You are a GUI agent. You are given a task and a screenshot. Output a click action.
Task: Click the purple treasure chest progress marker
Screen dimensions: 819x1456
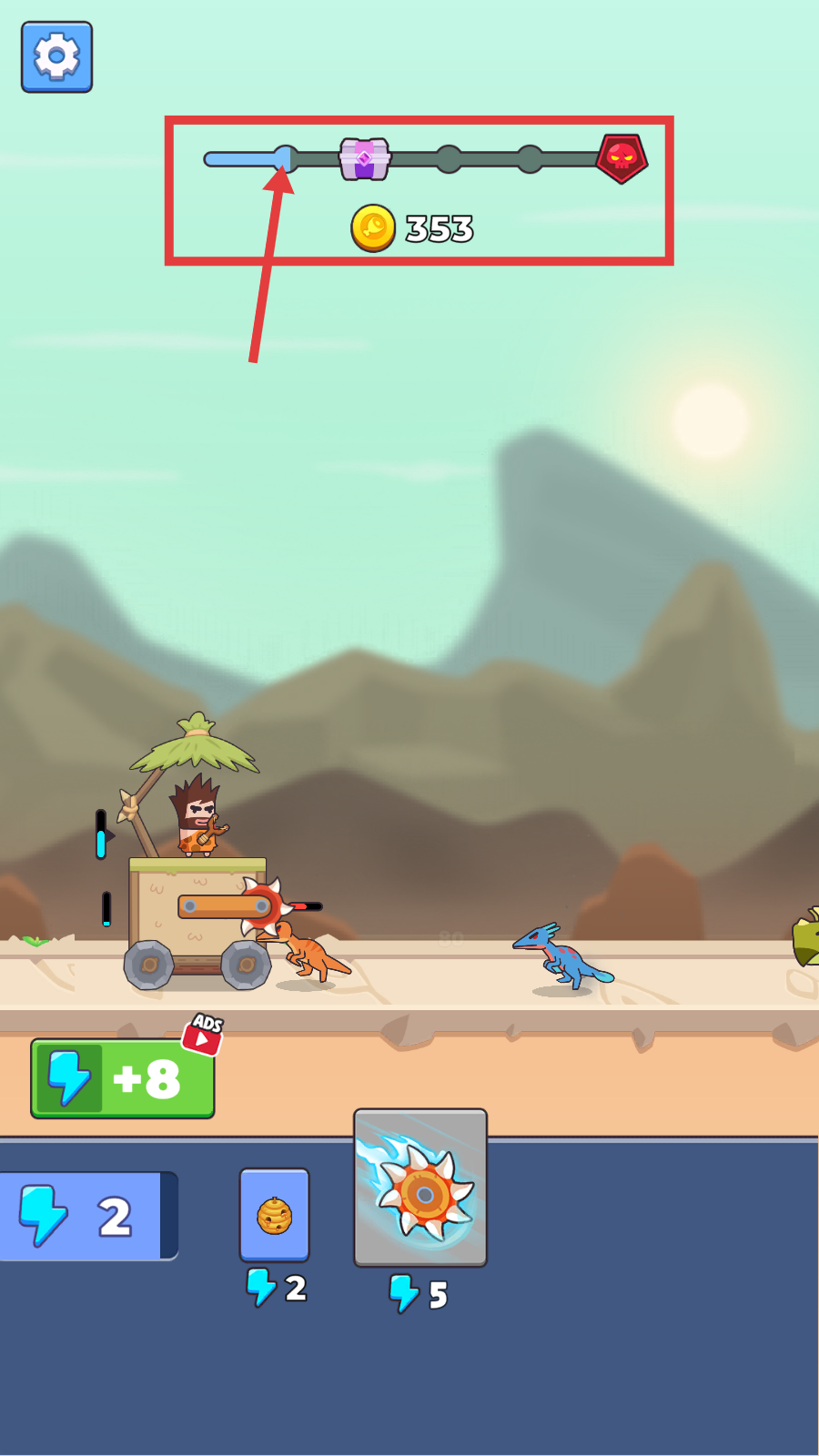[x=365, y=159]
